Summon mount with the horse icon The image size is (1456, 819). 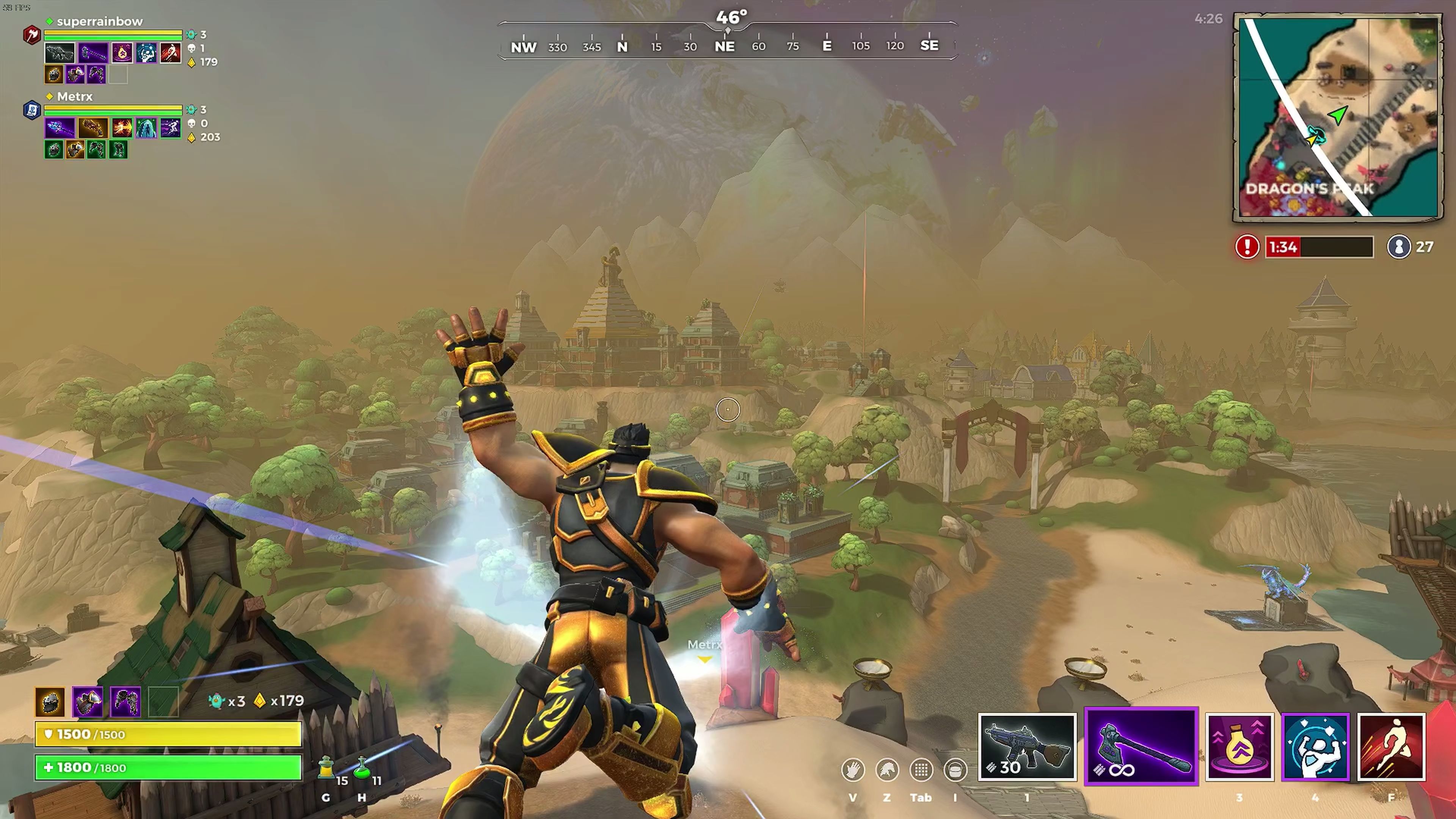(x=887, y=770)
